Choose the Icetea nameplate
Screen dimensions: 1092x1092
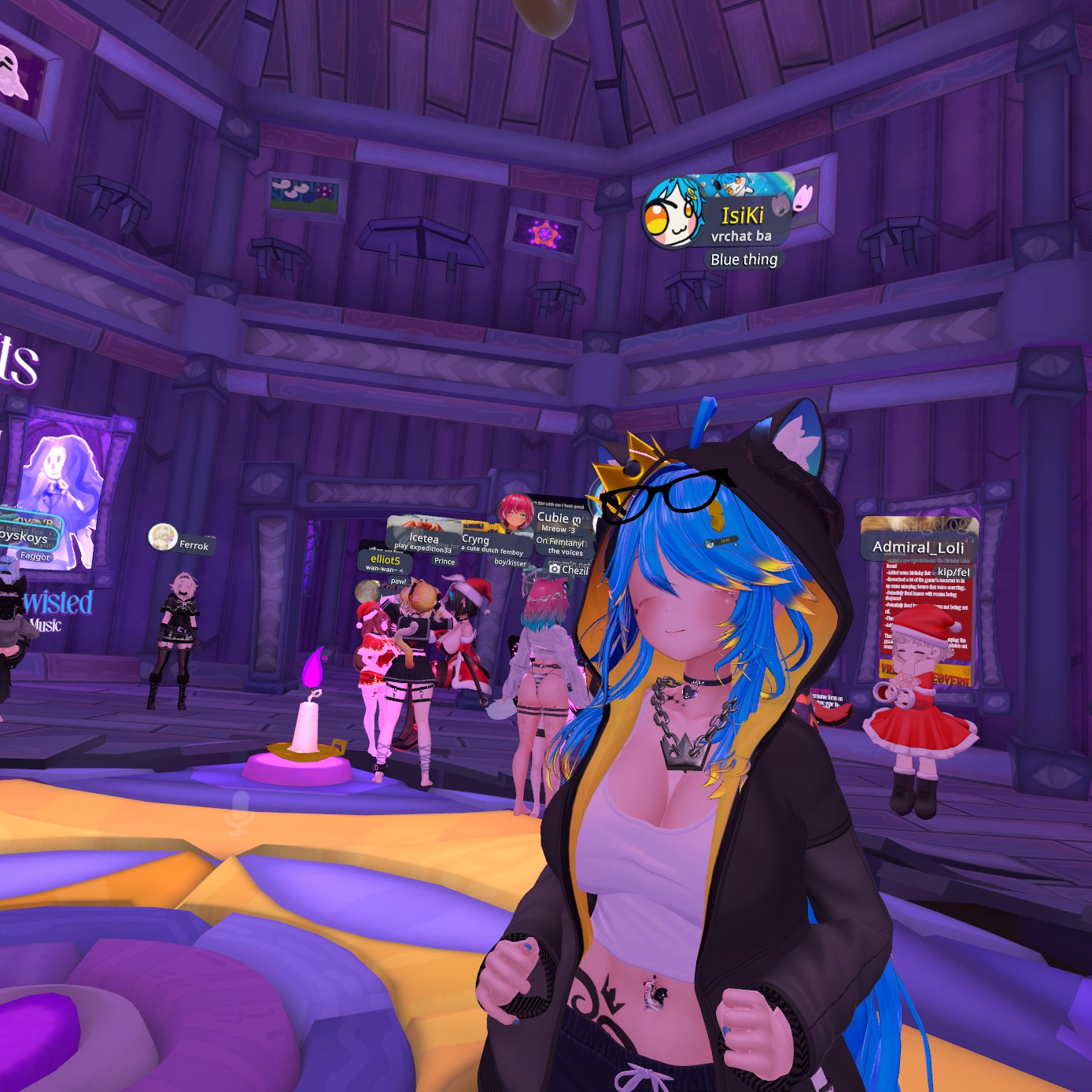click(423, 538)
